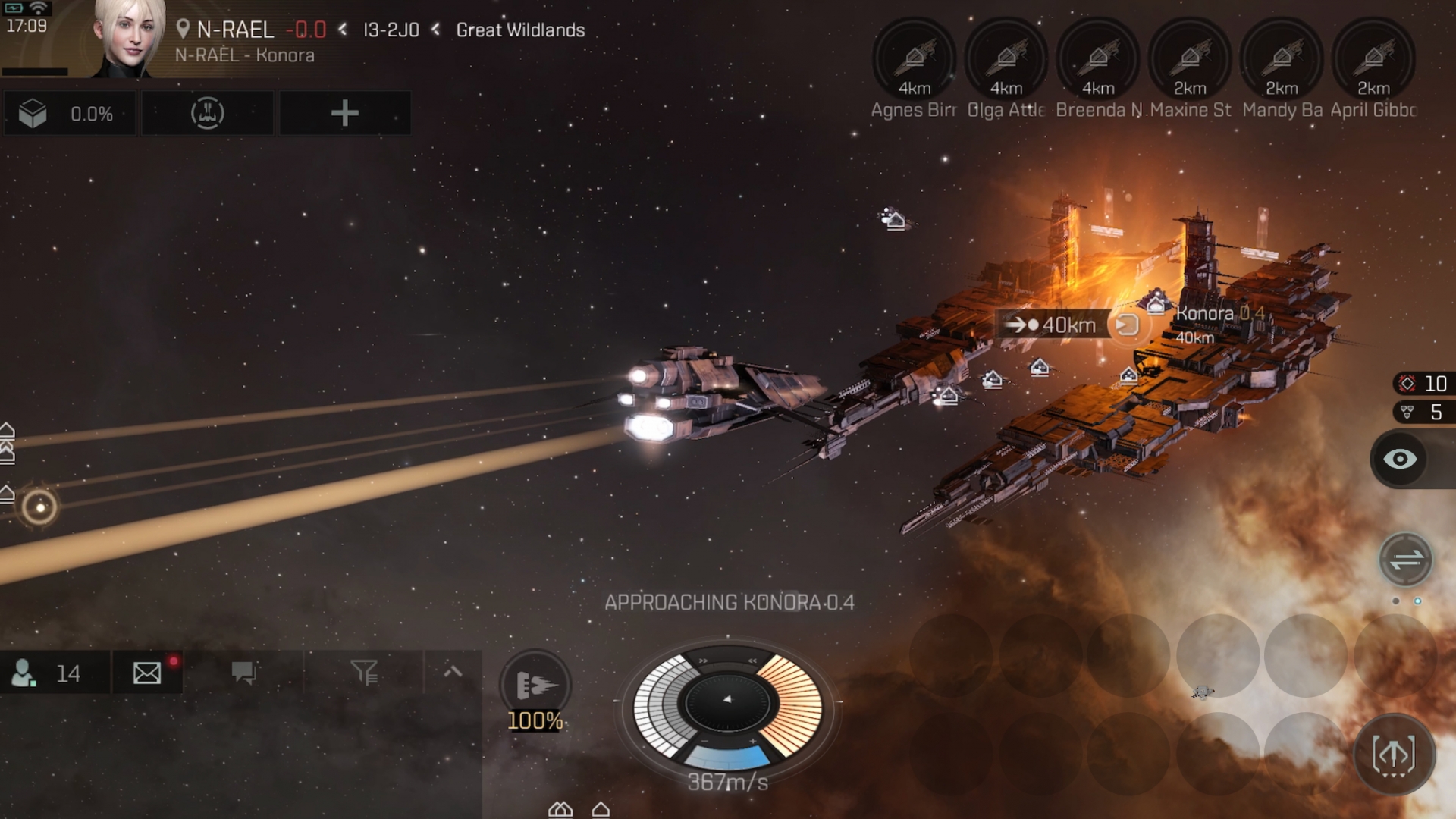Click the plus button in the top bar

344,114
